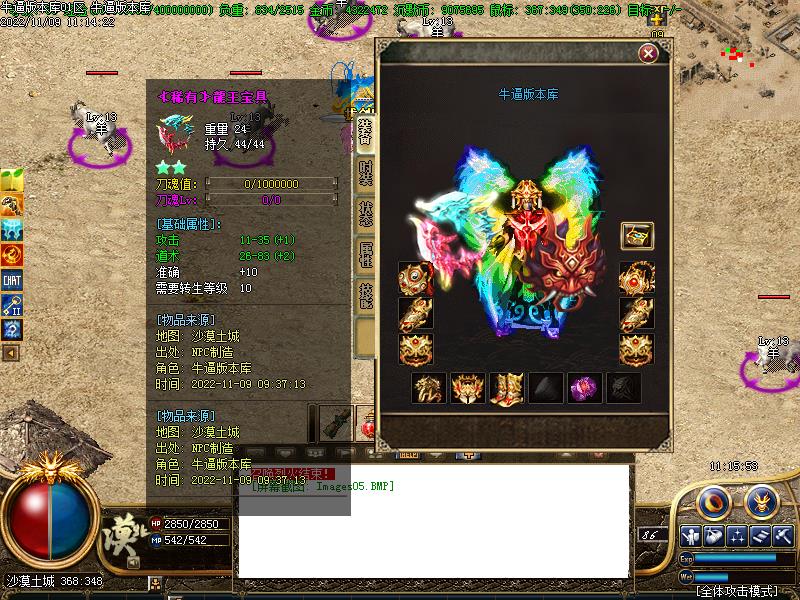Open the CHAT side button
The image size is (800, 600).
[x=12, y=280]
